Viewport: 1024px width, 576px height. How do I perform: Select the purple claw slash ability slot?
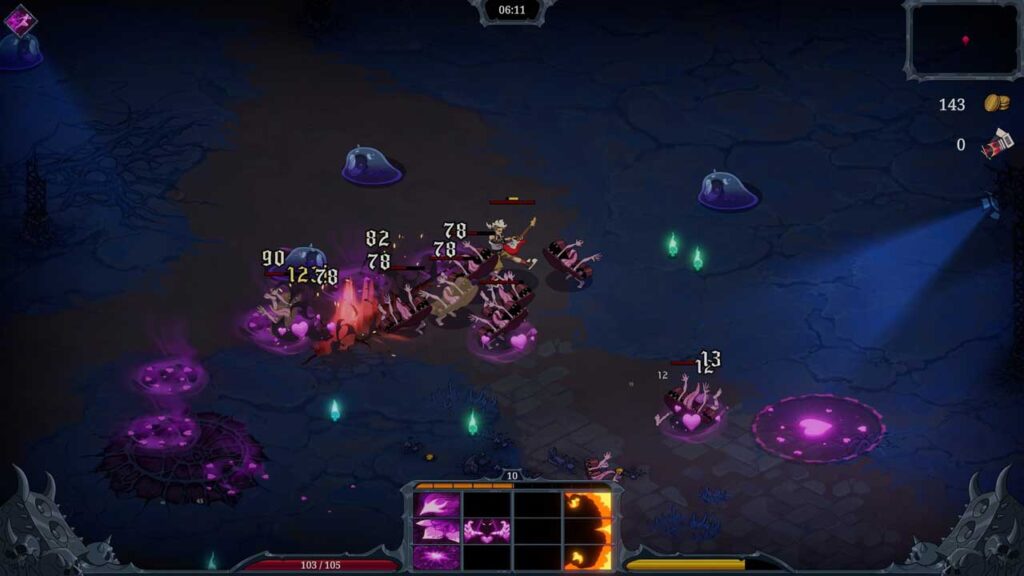(437, 504)
